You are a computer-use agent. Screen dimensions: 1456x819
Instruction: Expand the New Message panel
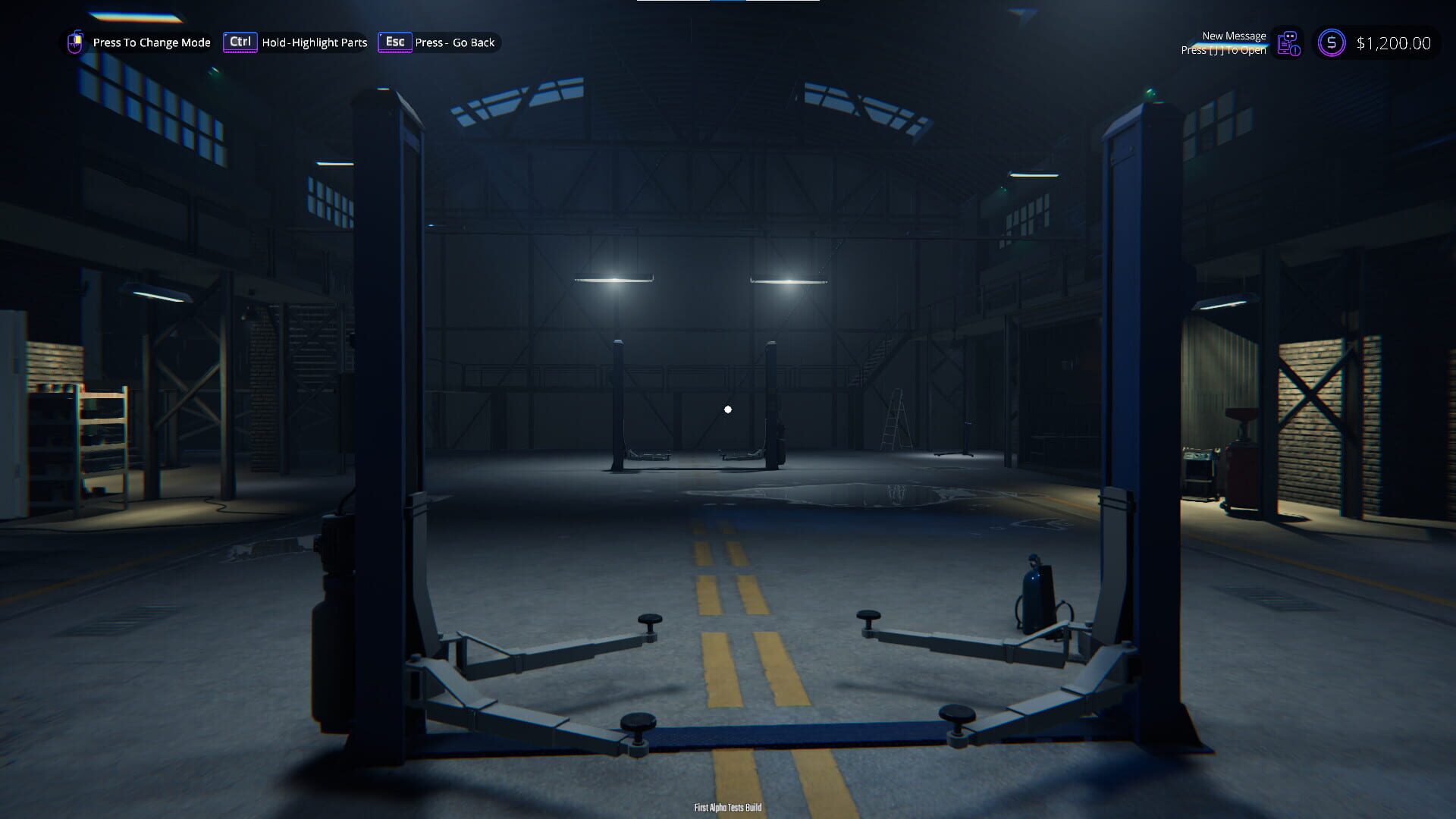(x=1235, y=36)
